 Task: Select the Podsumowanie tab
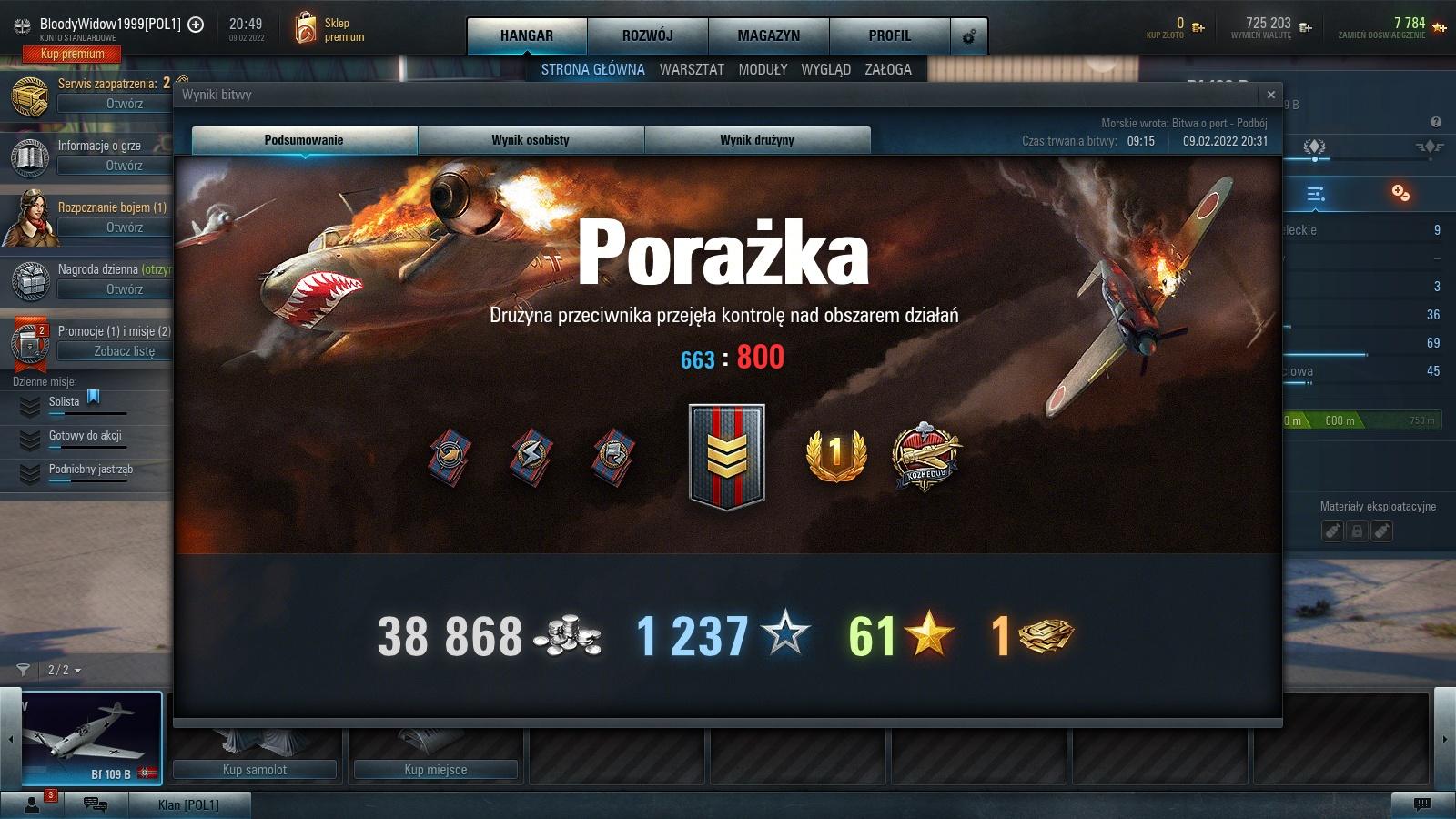pos(304,140)
